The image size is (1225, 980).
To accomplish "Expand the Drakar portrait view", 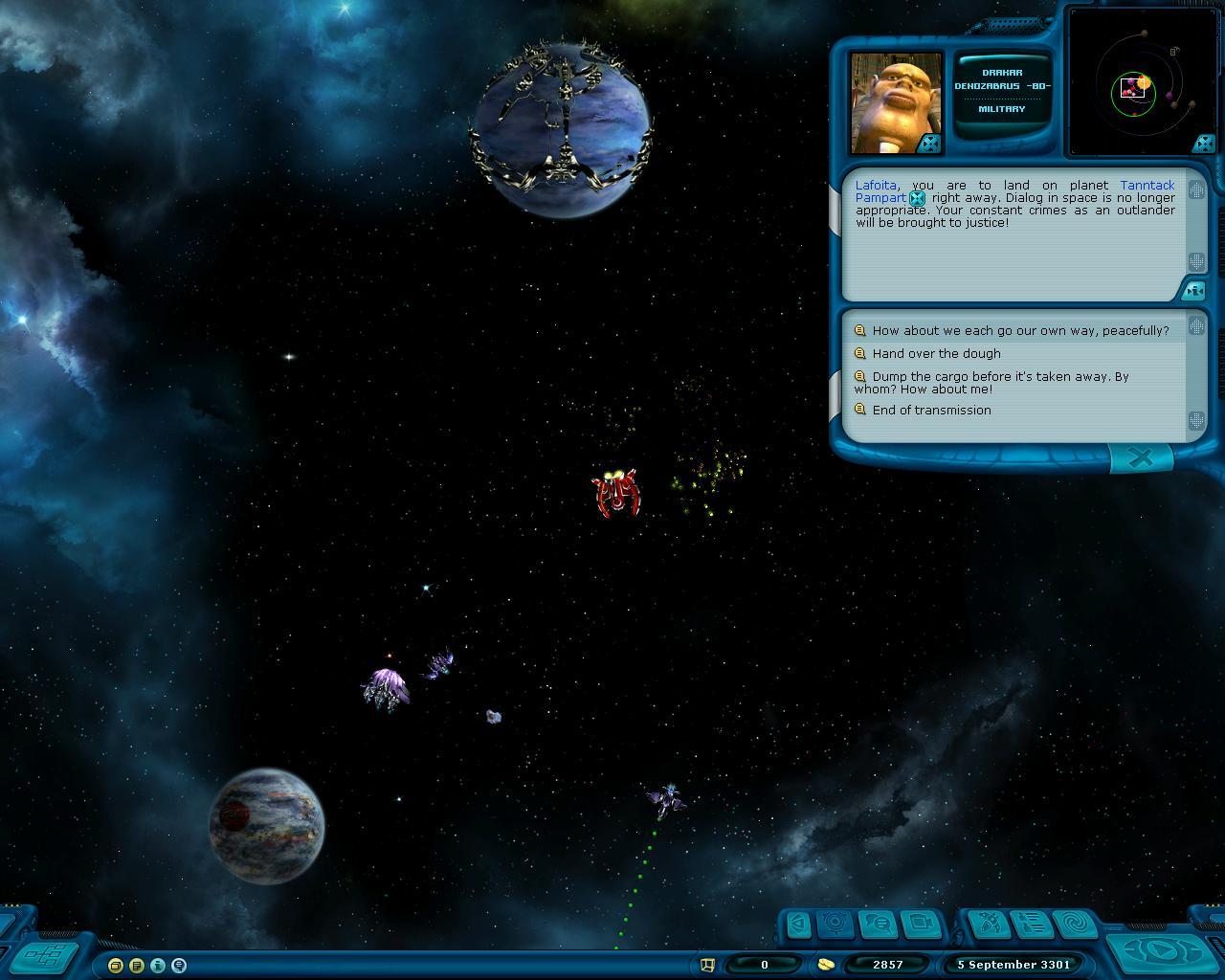I will [929, 144].
